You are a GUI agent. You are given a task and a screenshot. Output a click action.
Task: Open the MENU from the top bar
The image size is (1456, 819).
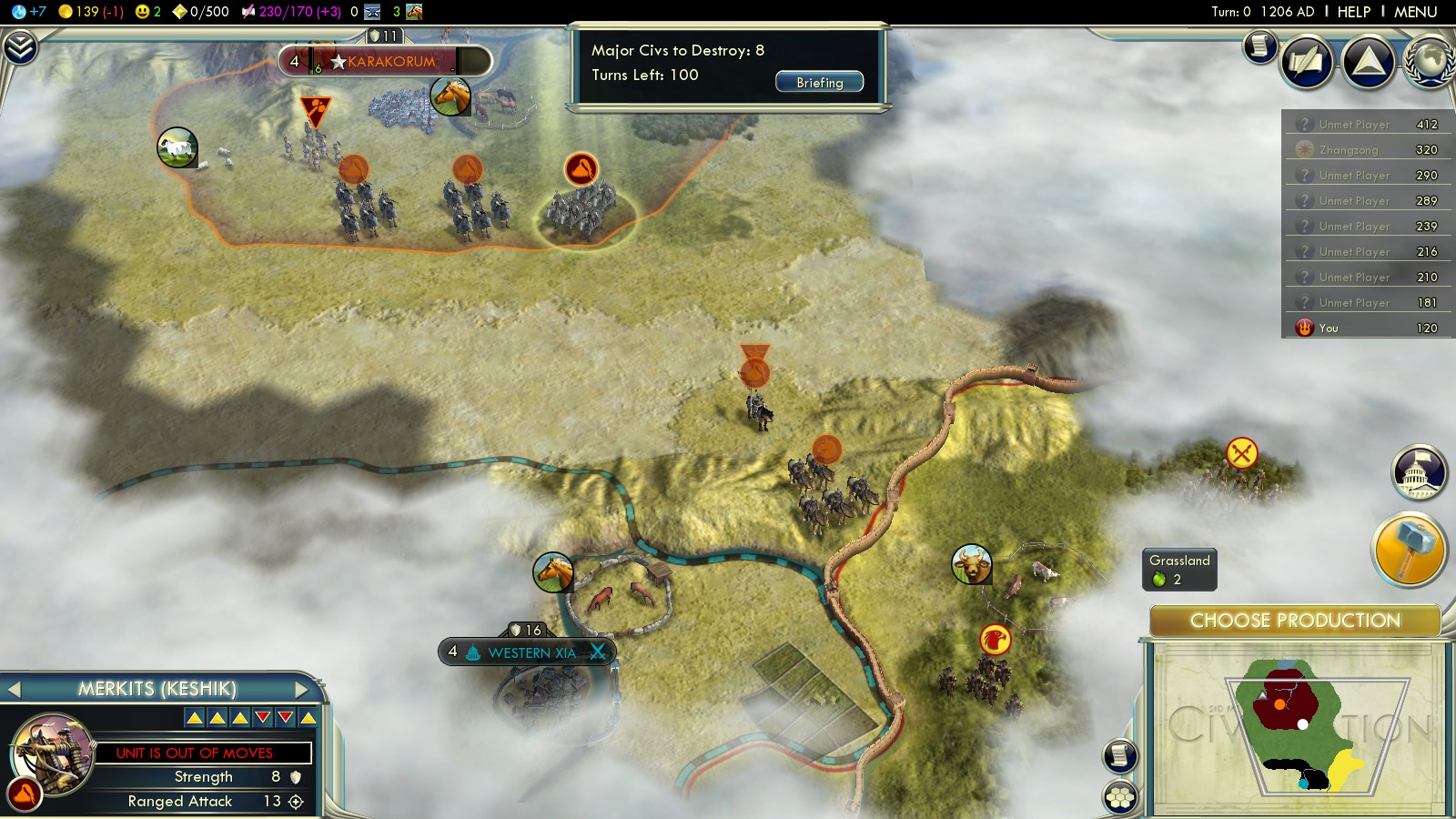(1415, 12)
